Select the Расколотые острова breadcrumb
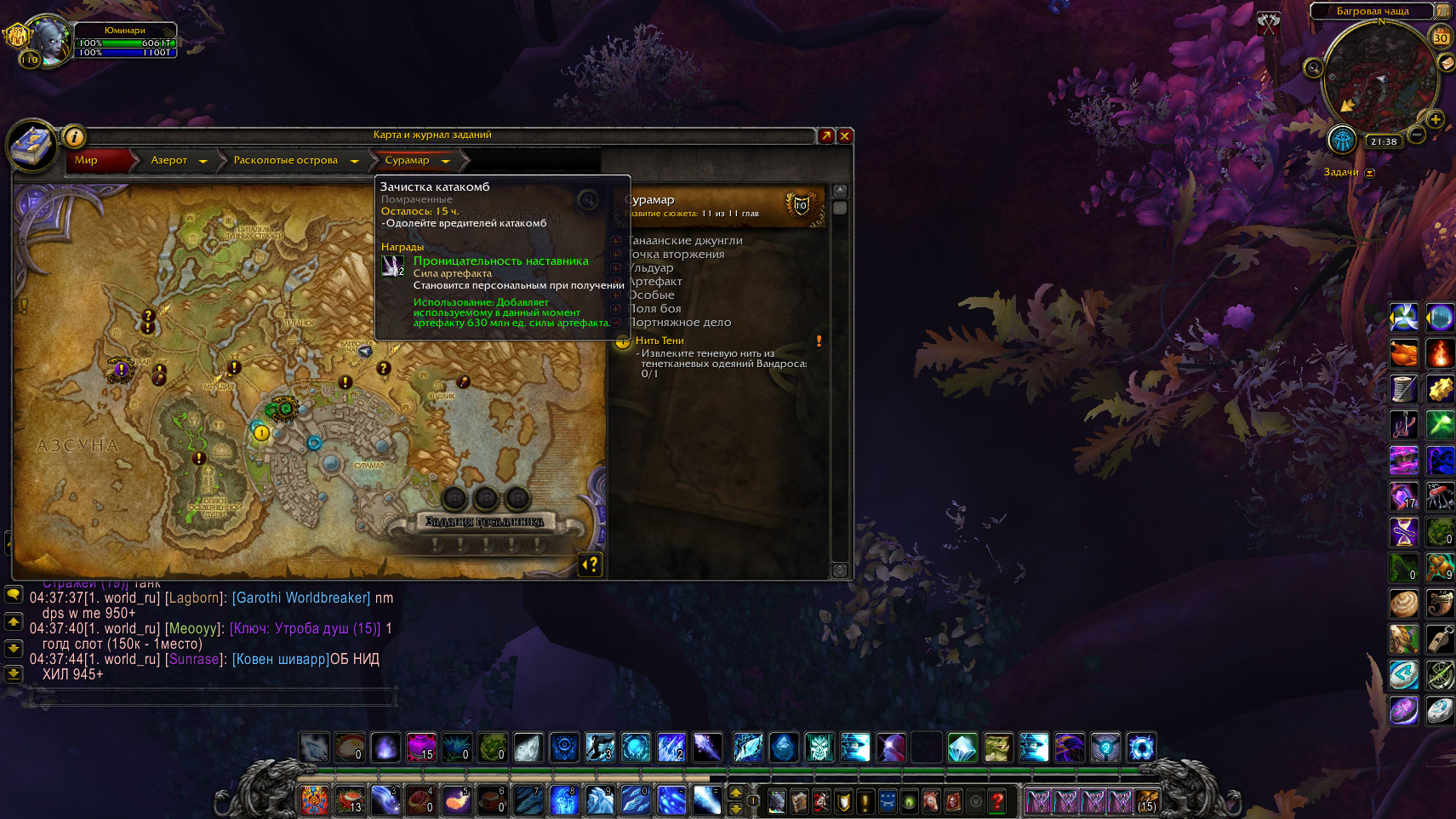1456x819 pixels. click(x=286, y=160)
